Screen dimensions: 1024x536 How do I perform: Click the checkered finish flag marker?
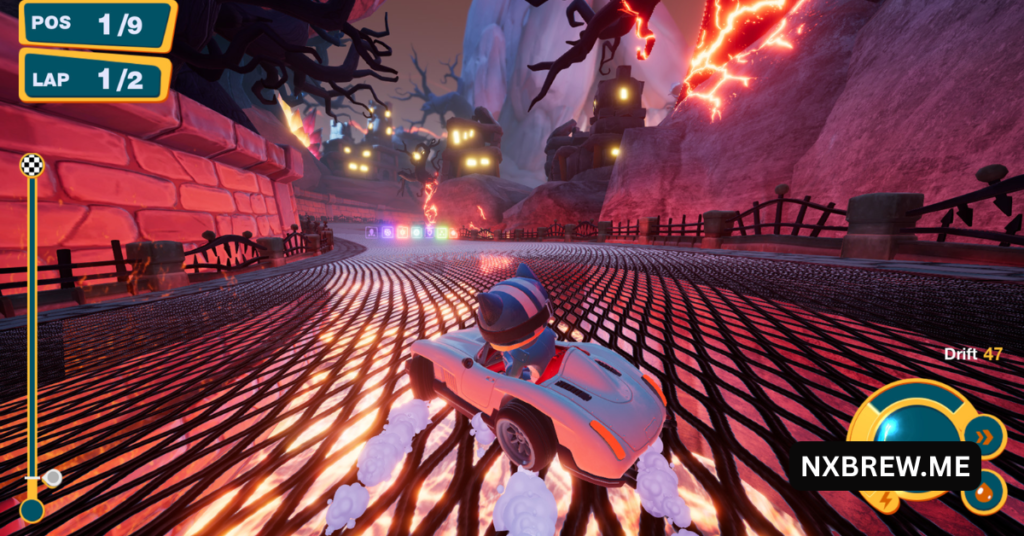click(32, 165)
